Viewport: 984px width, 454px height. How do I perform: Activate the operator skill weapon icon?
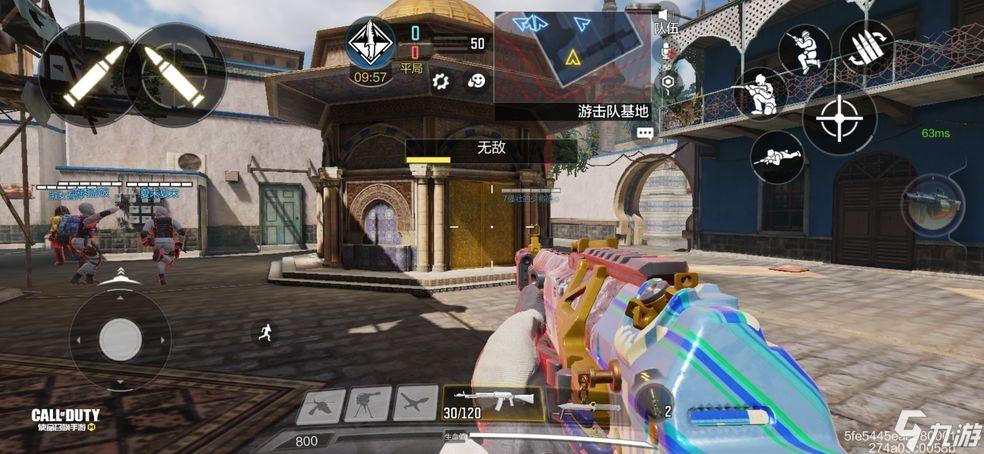click(x=932, y=206)
